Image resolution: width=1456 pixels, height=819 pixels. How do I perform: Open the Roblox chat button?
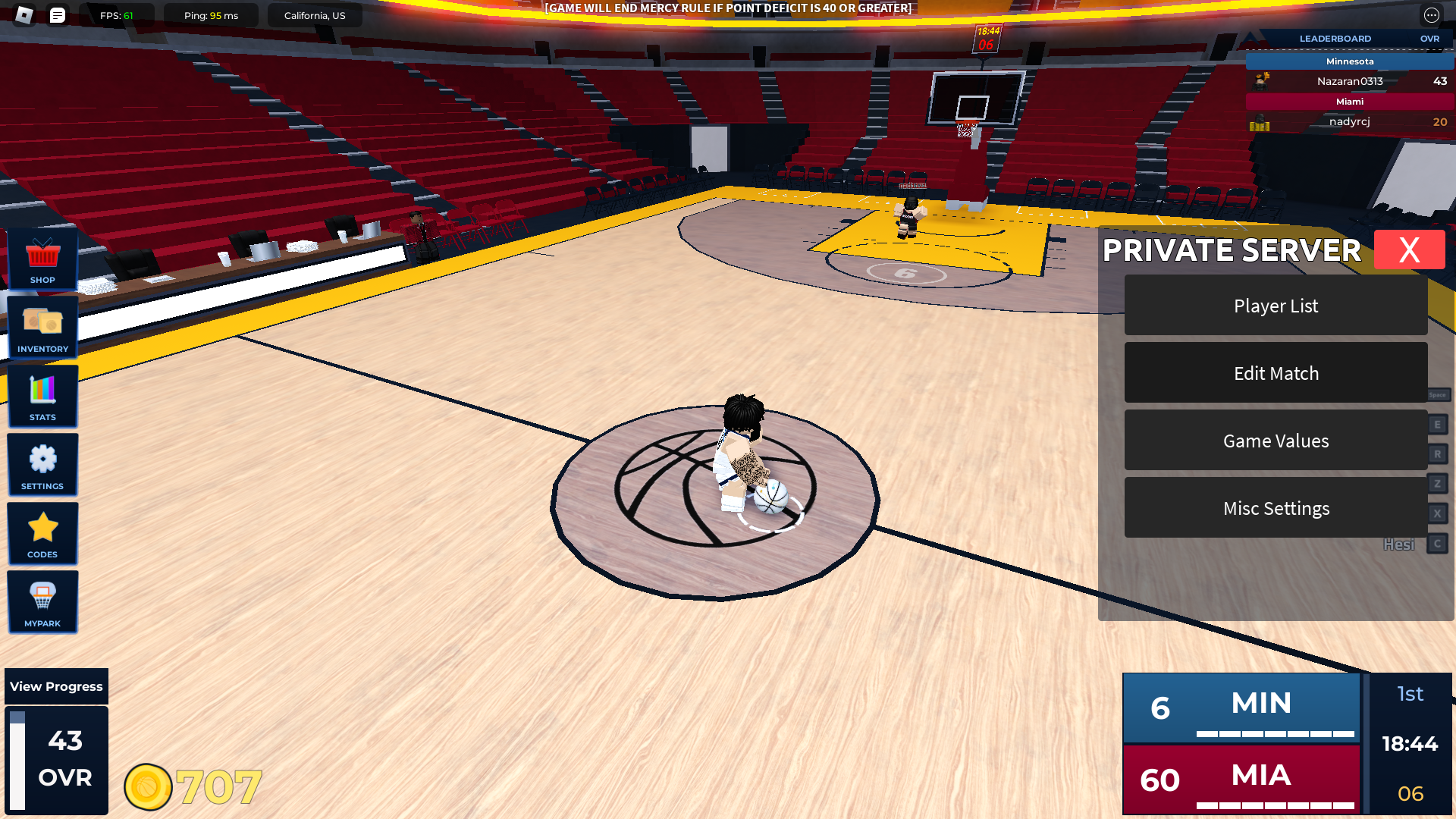[58, 15]
